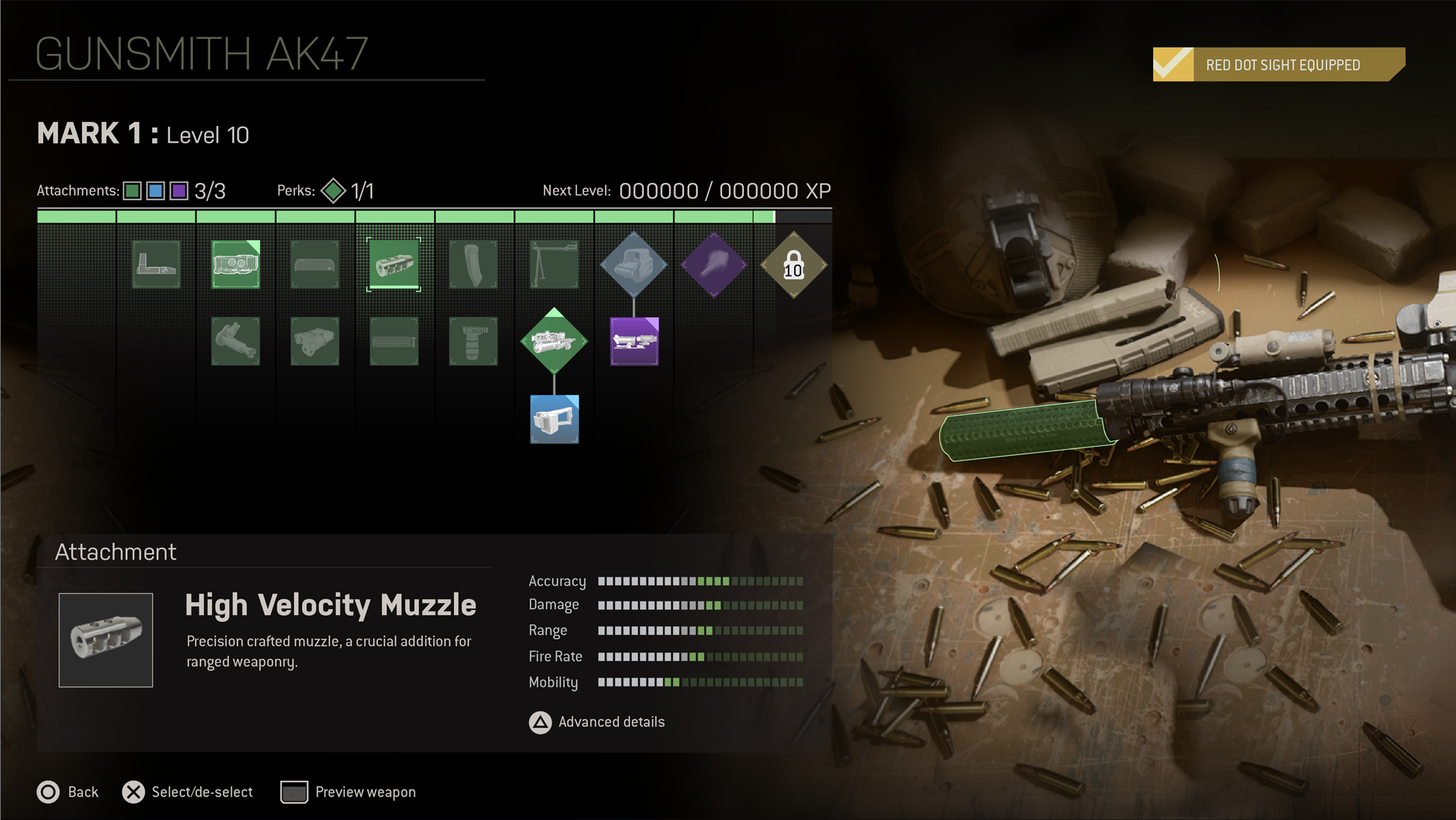This screenshot has height=820, width=1456.
Task: Pick the vertical foregrip attachment
Action: (473, 341)
